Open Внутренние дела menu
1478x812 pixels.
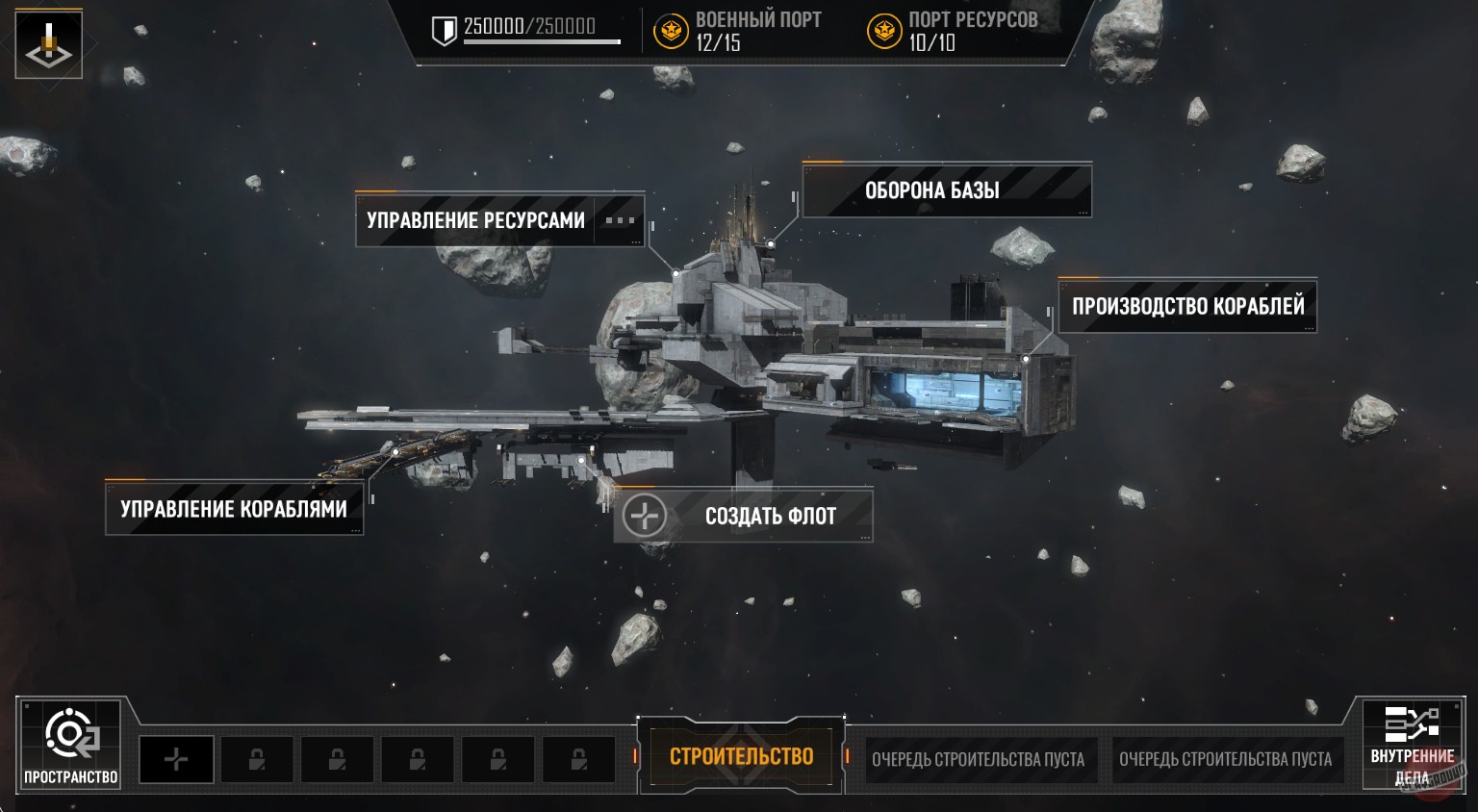pos(1412,746)
